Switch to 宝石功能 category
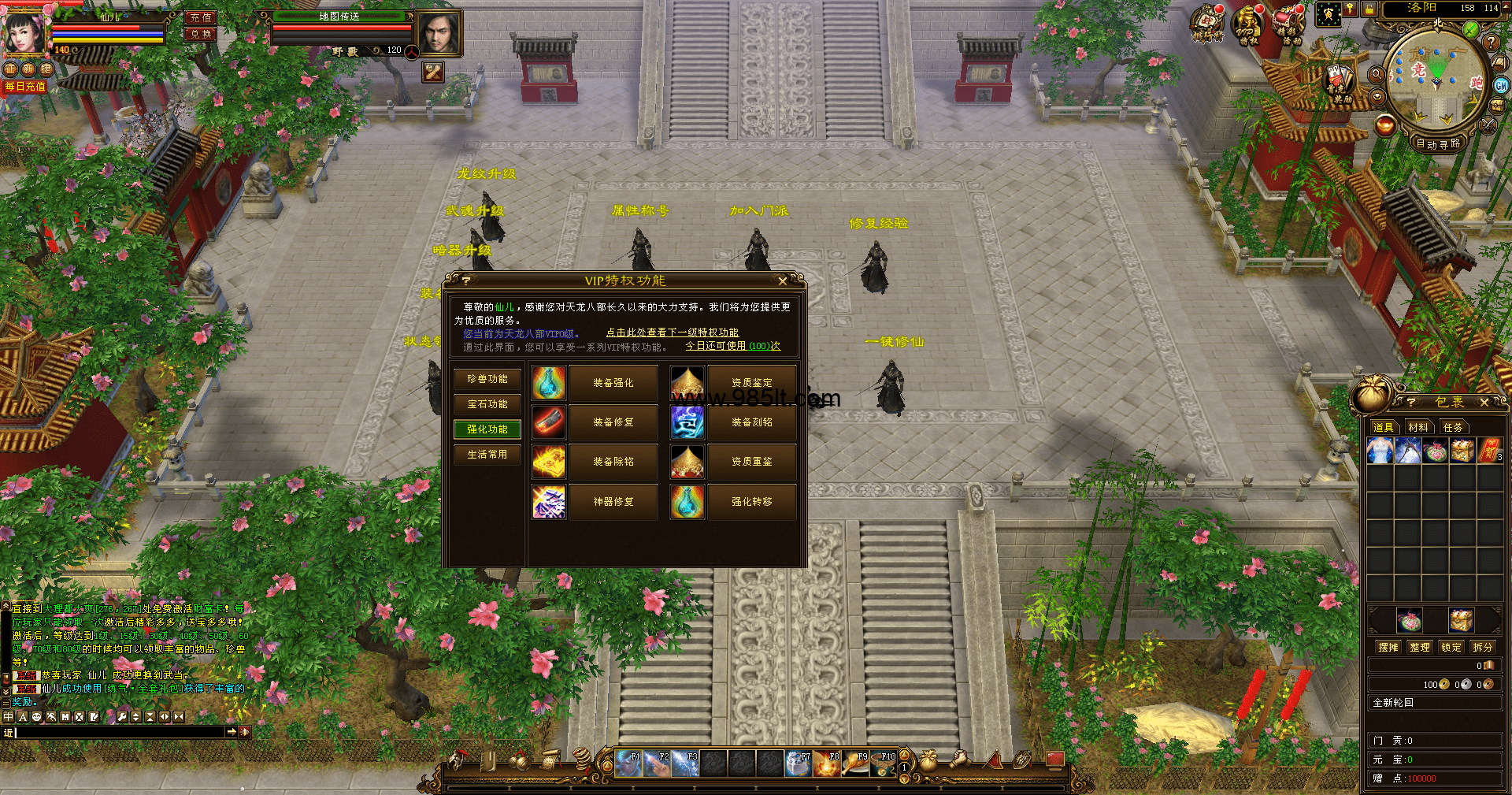Viewport: 1512px width, 795px height. click(x=487, y=404)
